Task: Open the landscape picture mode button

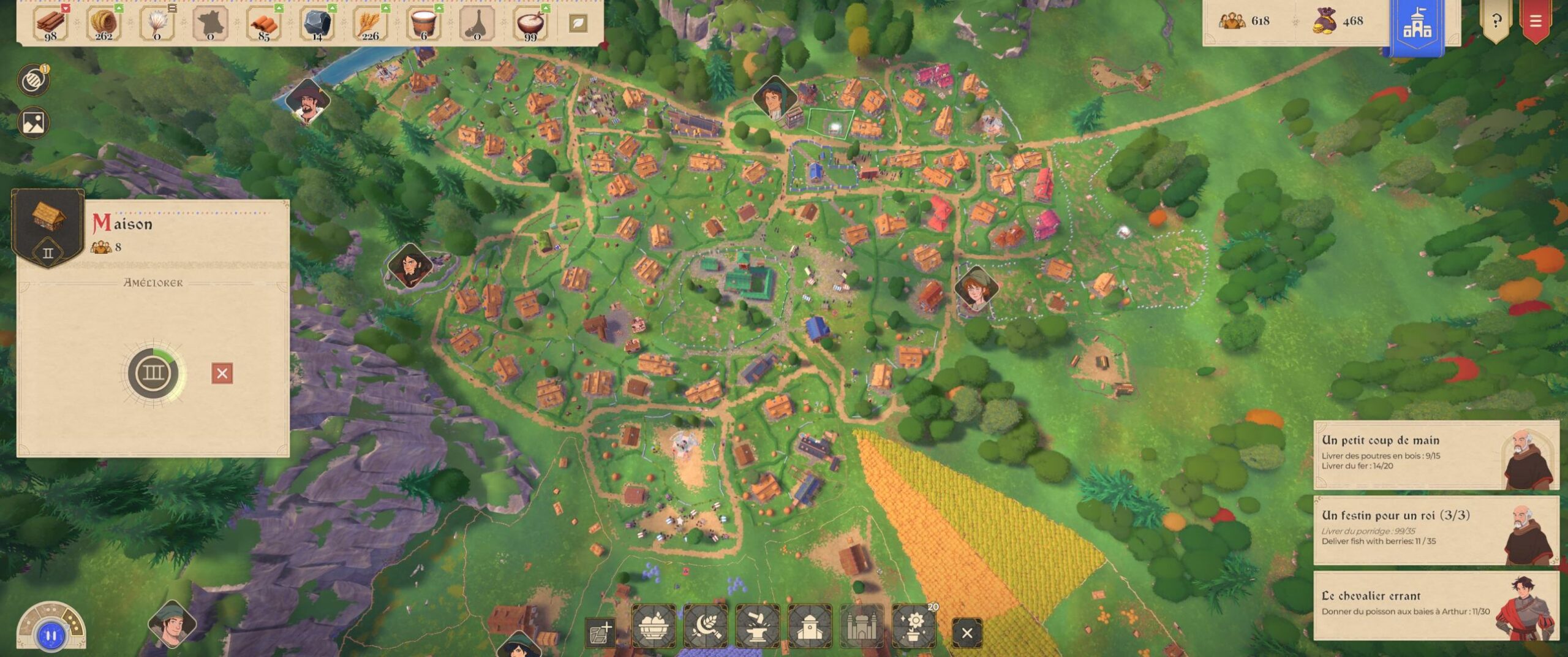Action: coord(33,123)
